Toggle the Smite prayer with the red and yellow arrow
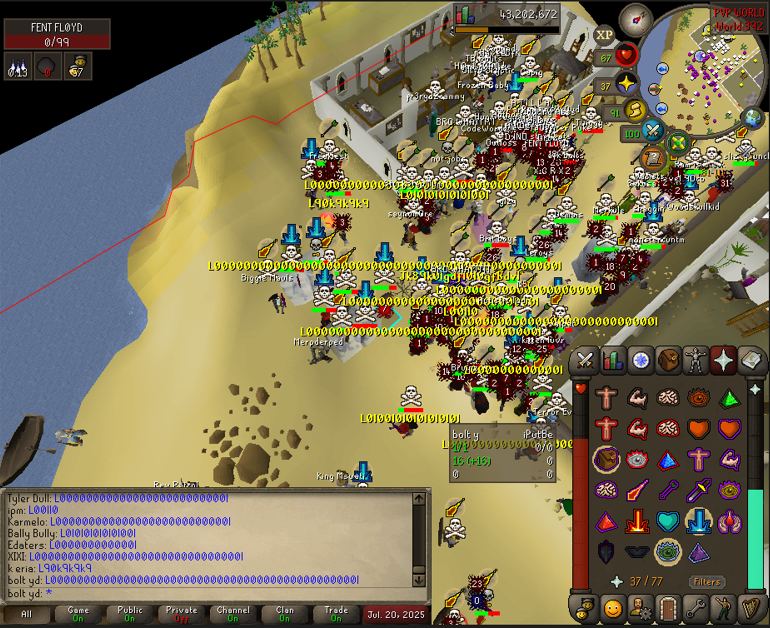Viewport: 770px width, 628px height. 636,521
